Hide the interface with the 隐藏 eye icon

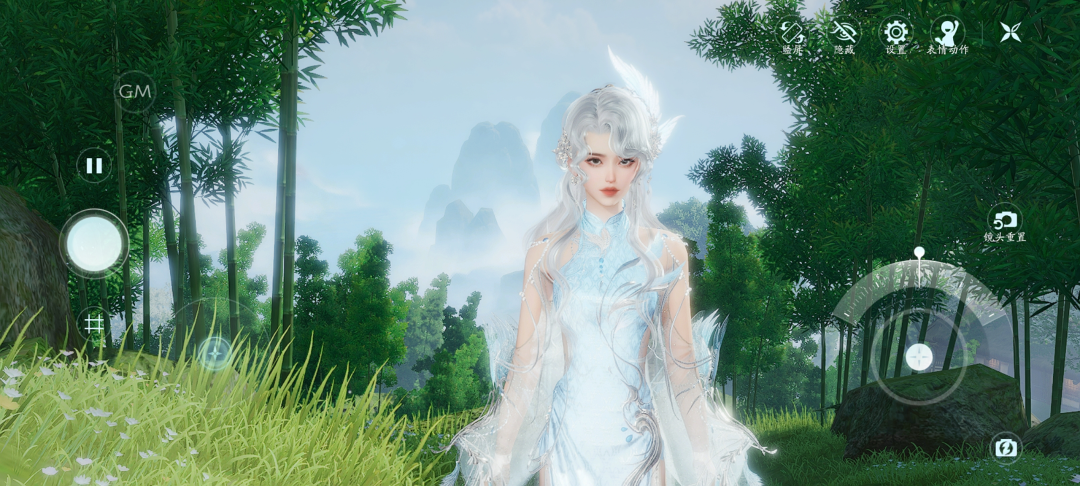845,33
